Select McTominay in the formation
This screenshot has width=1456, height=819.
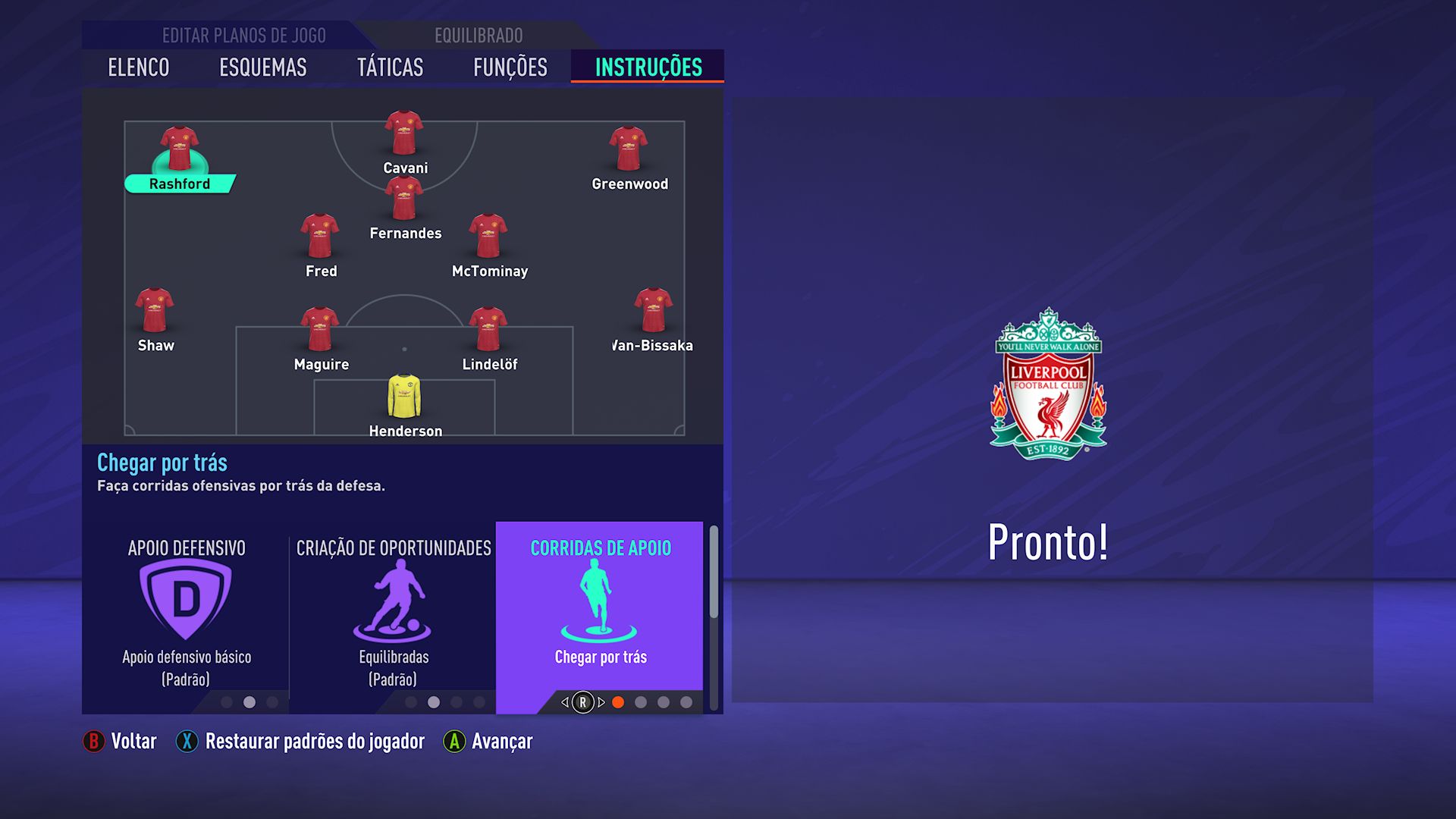pos(488,237)
